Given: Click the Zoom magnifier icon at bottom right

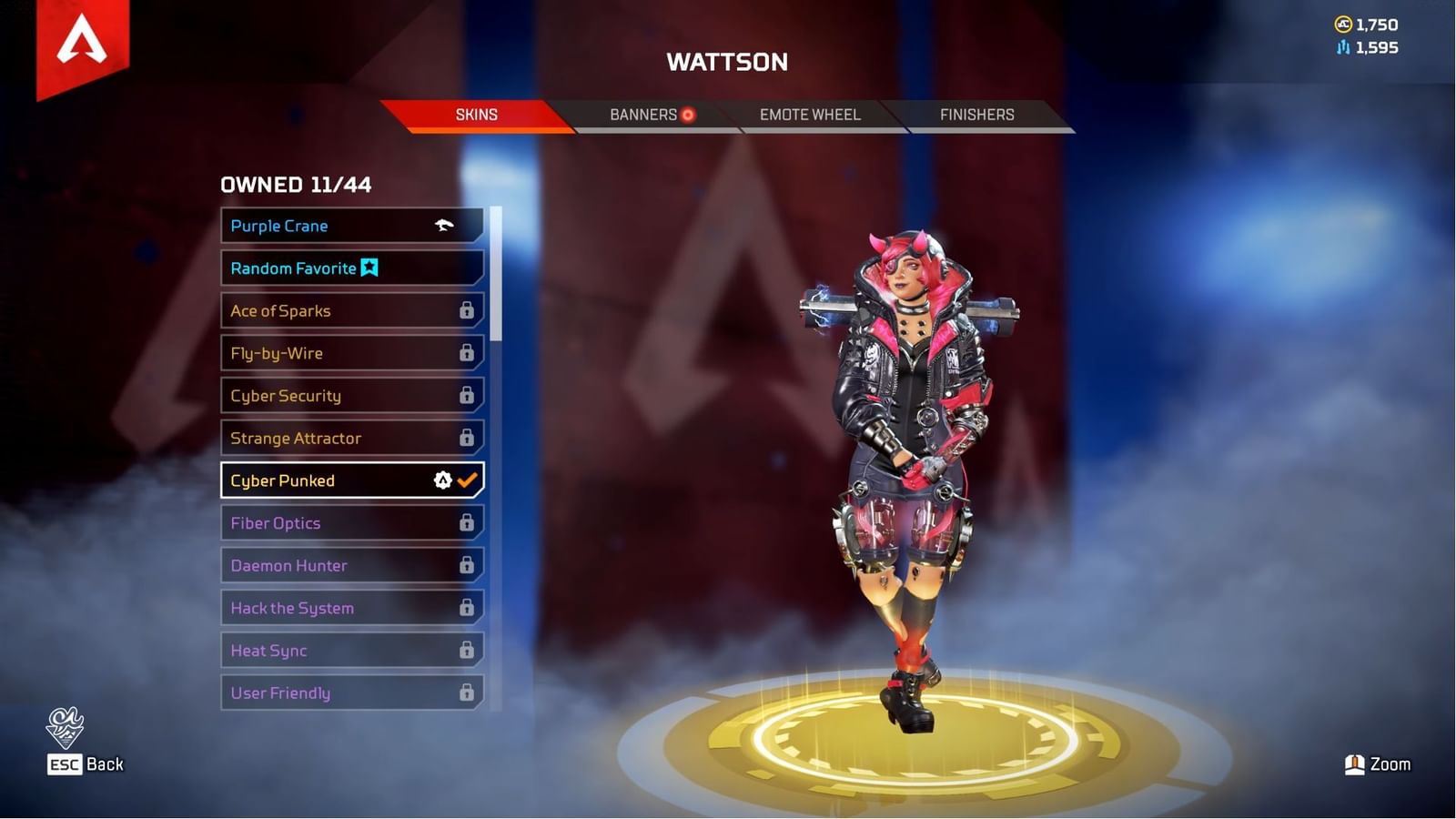Looking at the screenshot, I should coord(1355,764).
